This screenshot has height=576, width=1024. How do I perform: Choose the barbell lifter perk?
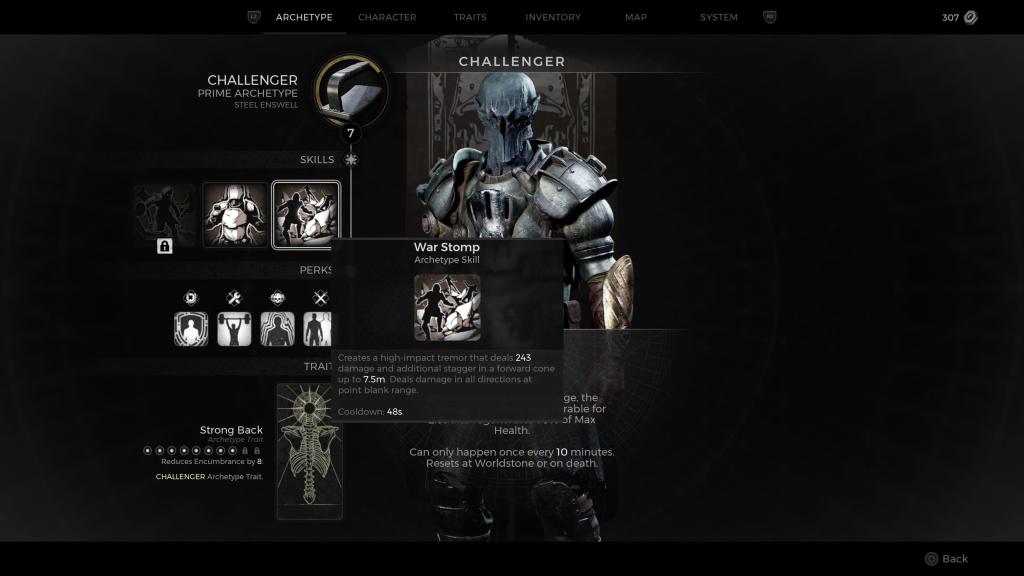pos(234,329)
